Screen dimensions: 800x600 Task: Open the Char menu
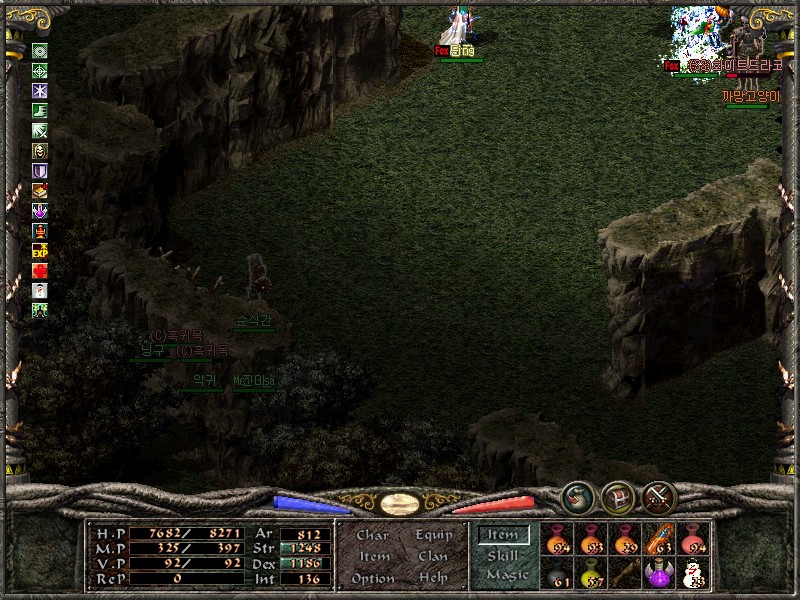372,535
